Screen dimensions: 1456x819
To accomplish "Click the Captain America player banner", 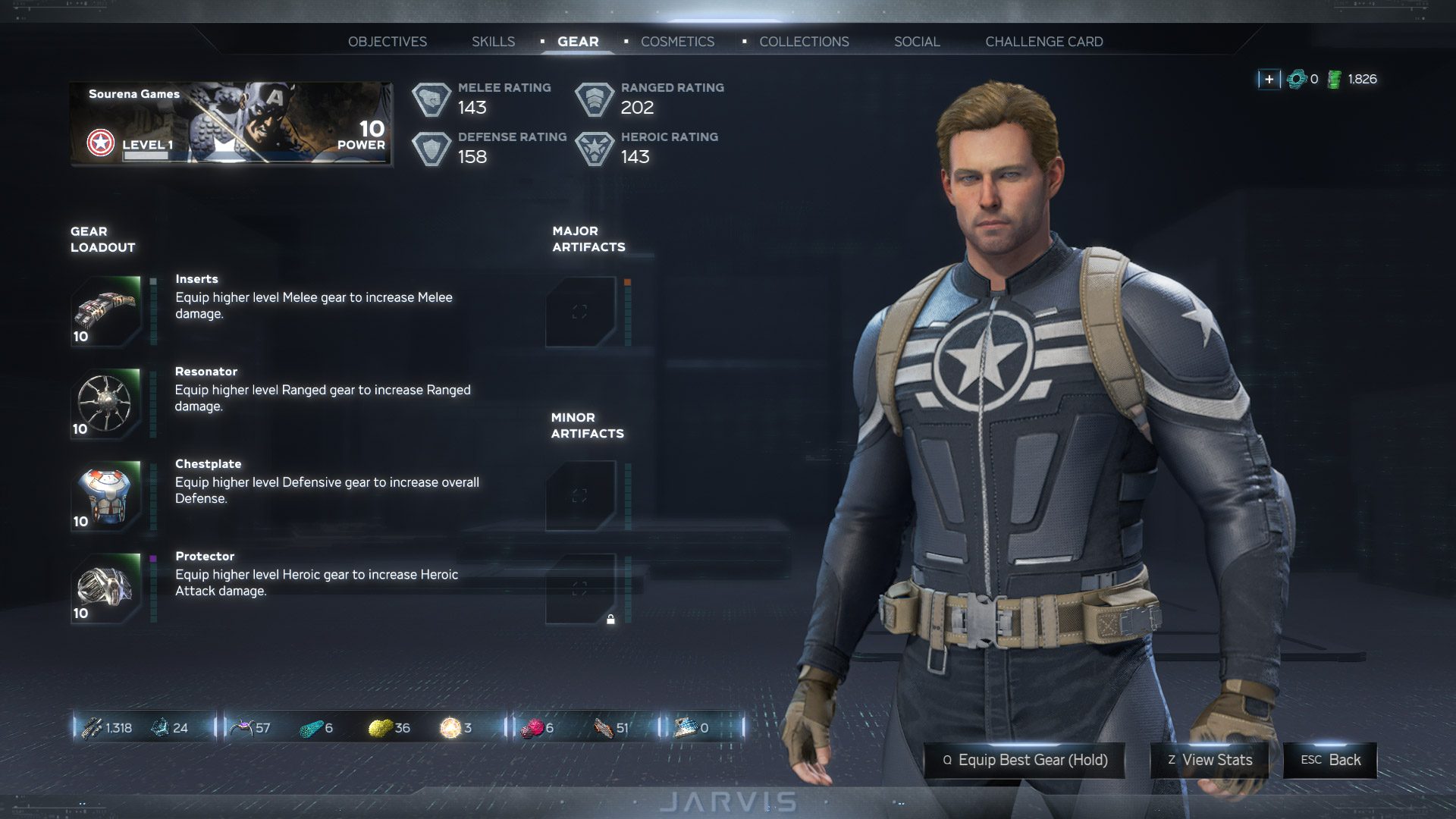I will [x=231, y=124].
